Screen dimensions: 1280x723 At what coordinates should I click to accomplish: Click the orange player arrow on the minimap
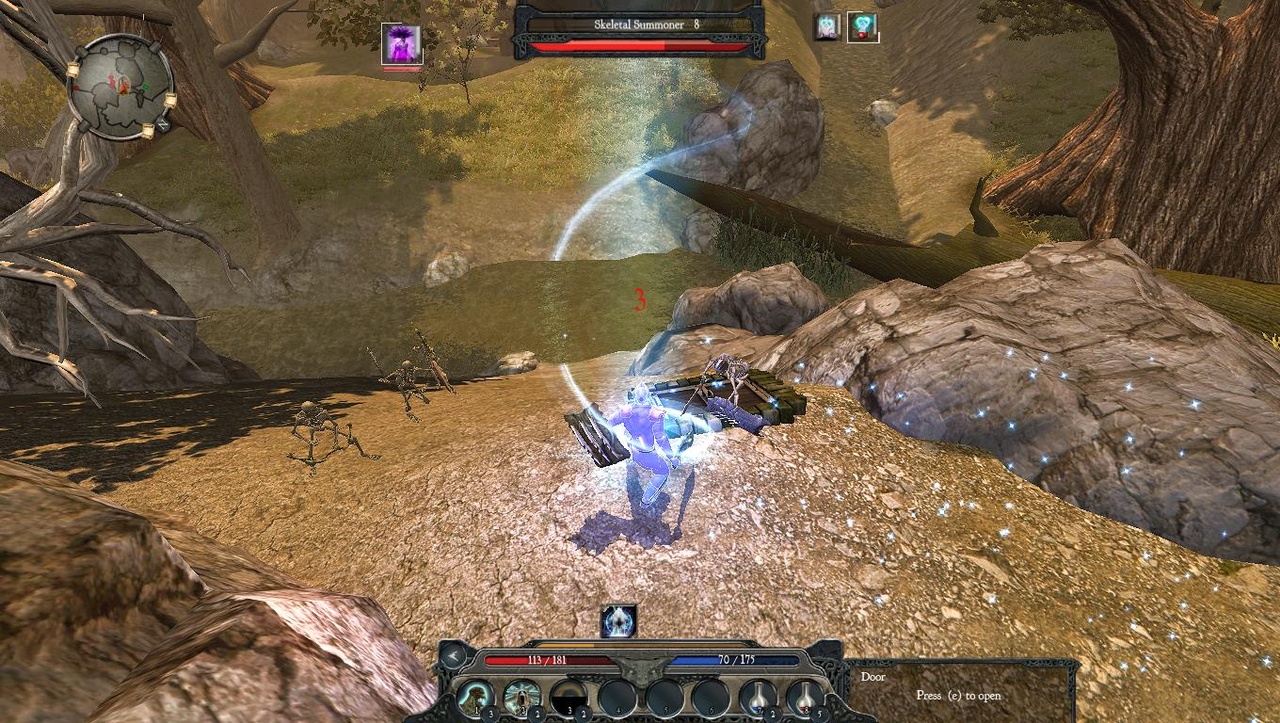click(x=124, y=87)
